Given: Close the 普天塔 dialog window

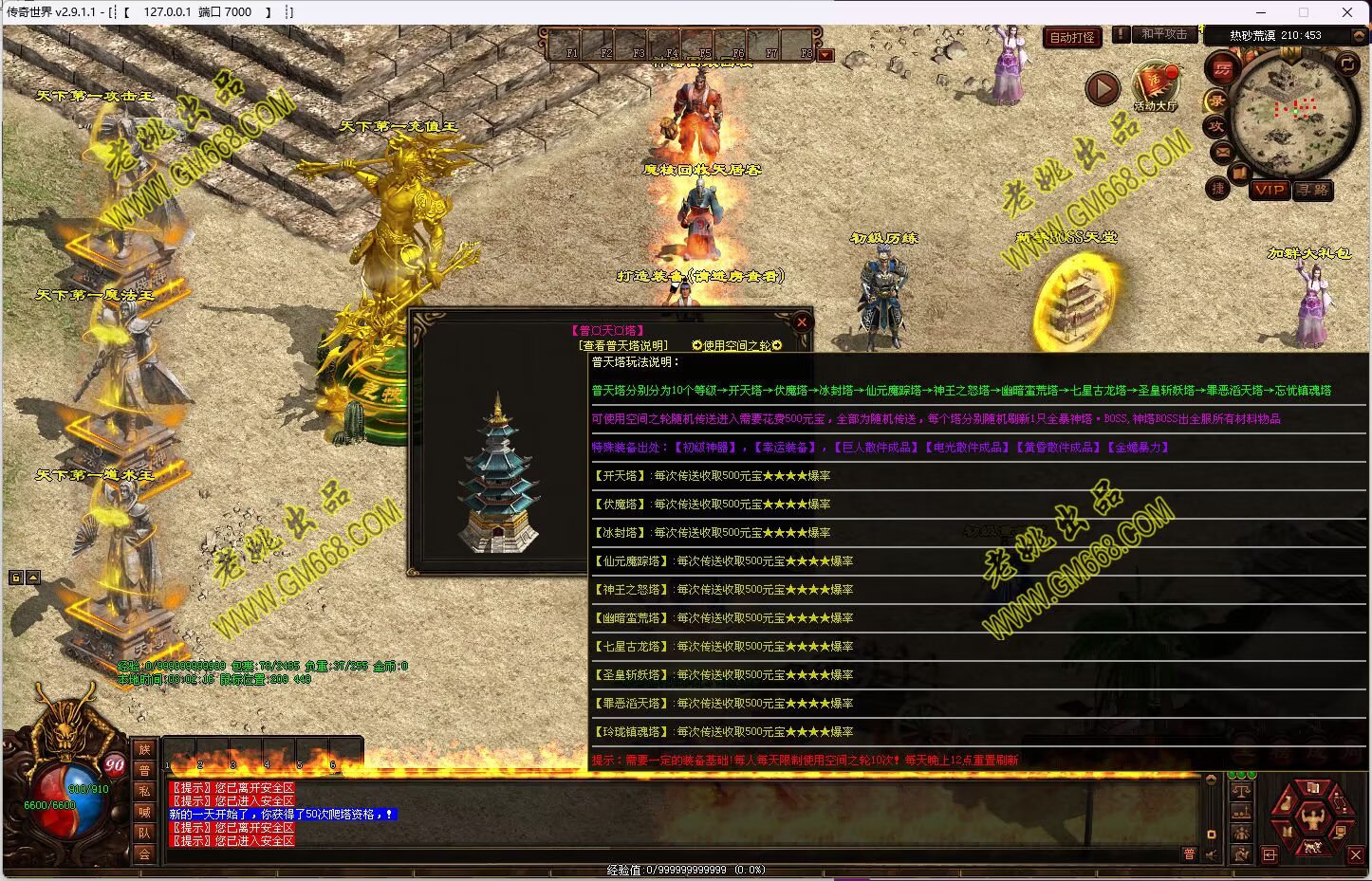Looking at the screenshot, I should 801,322.
